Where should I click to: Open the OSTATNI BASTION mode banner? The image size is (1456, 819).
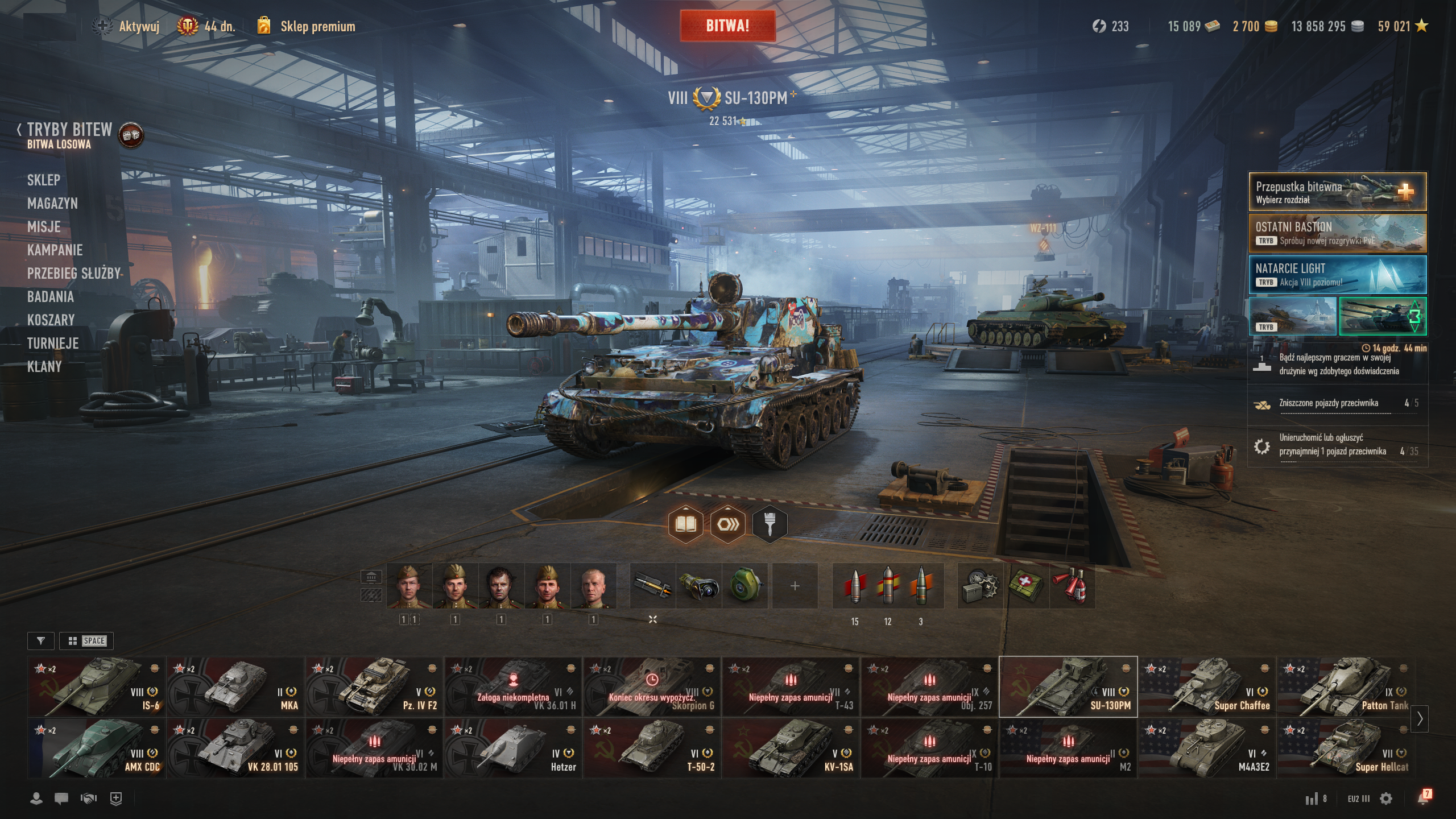[1337, 233]
